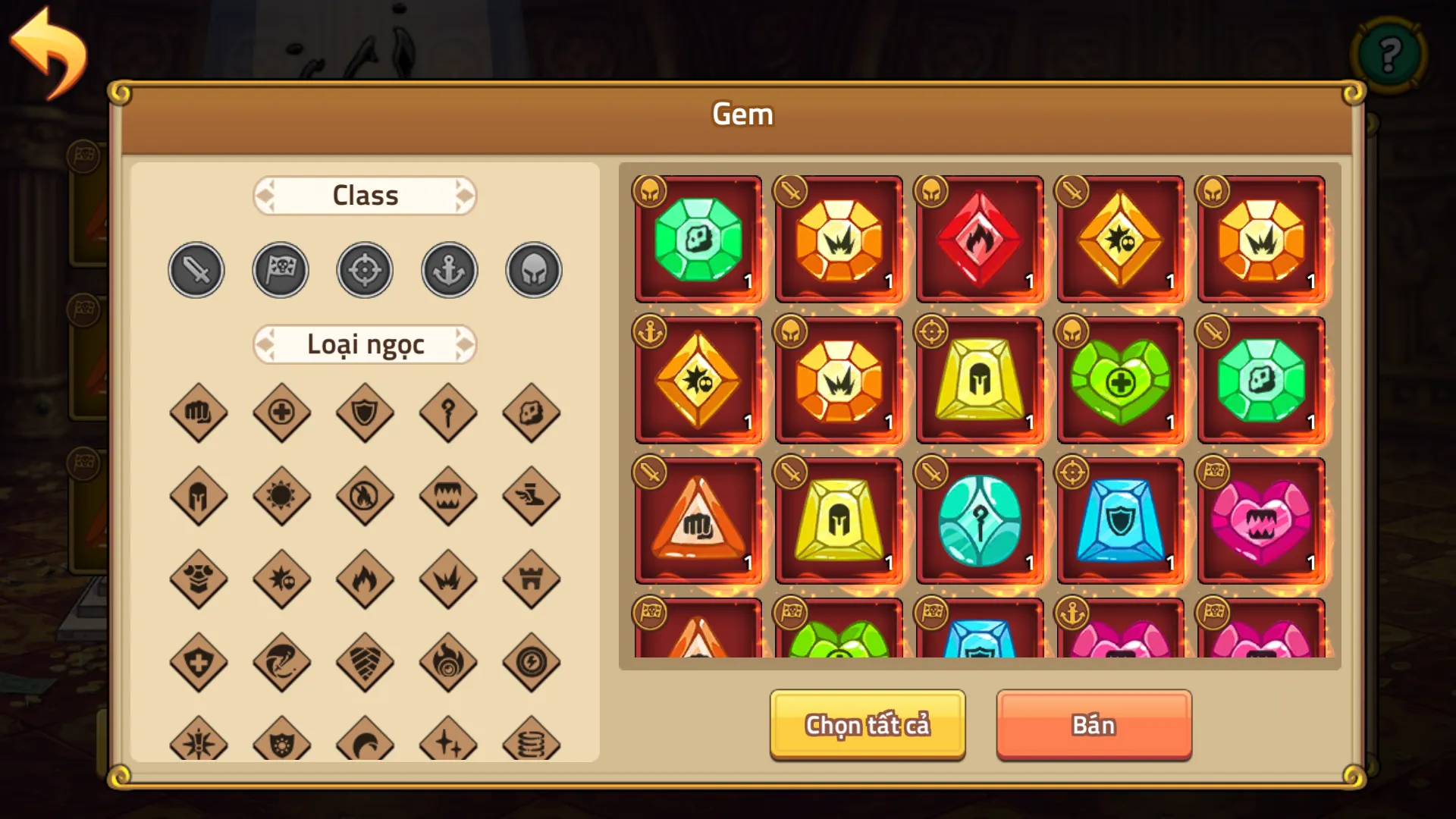1456x819 pixels.
Task: Click the flame gem type filter
Action: pos(365,580)
